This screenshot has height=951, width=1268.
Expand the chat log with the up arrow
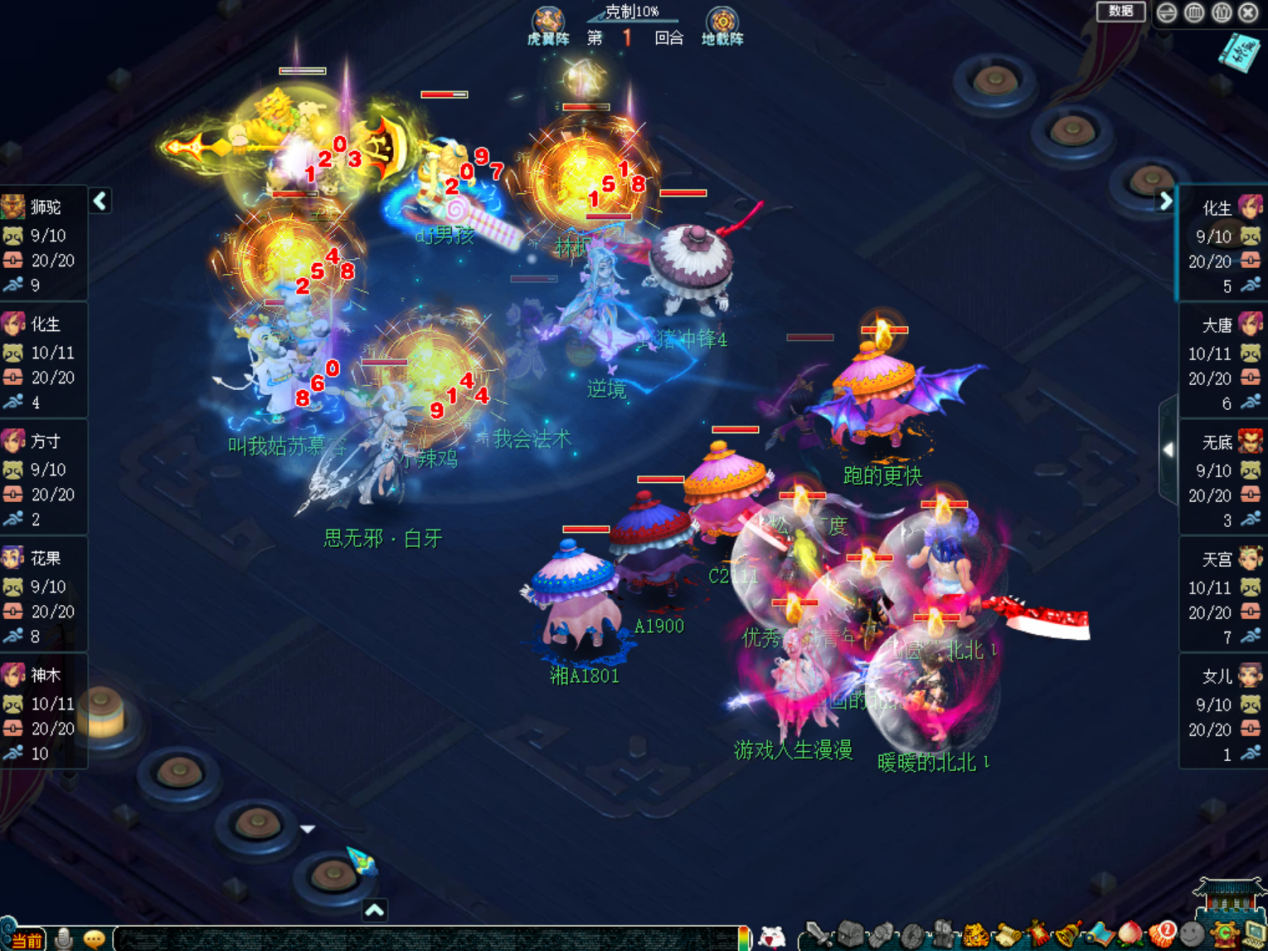point(374,910)
